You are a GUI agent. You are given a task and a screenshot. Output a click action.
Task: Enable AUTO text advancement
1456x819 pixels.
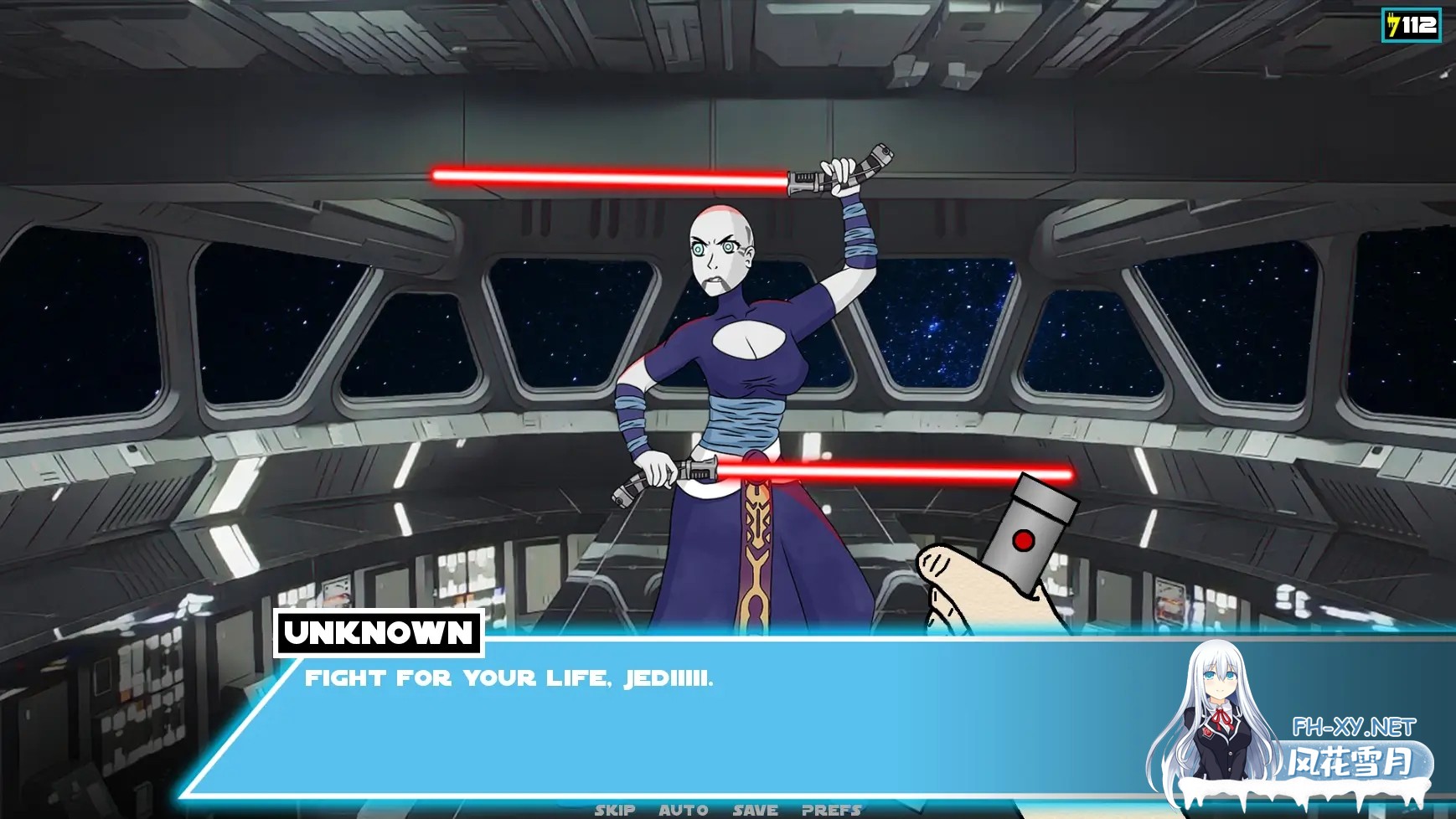pos(682,809)
